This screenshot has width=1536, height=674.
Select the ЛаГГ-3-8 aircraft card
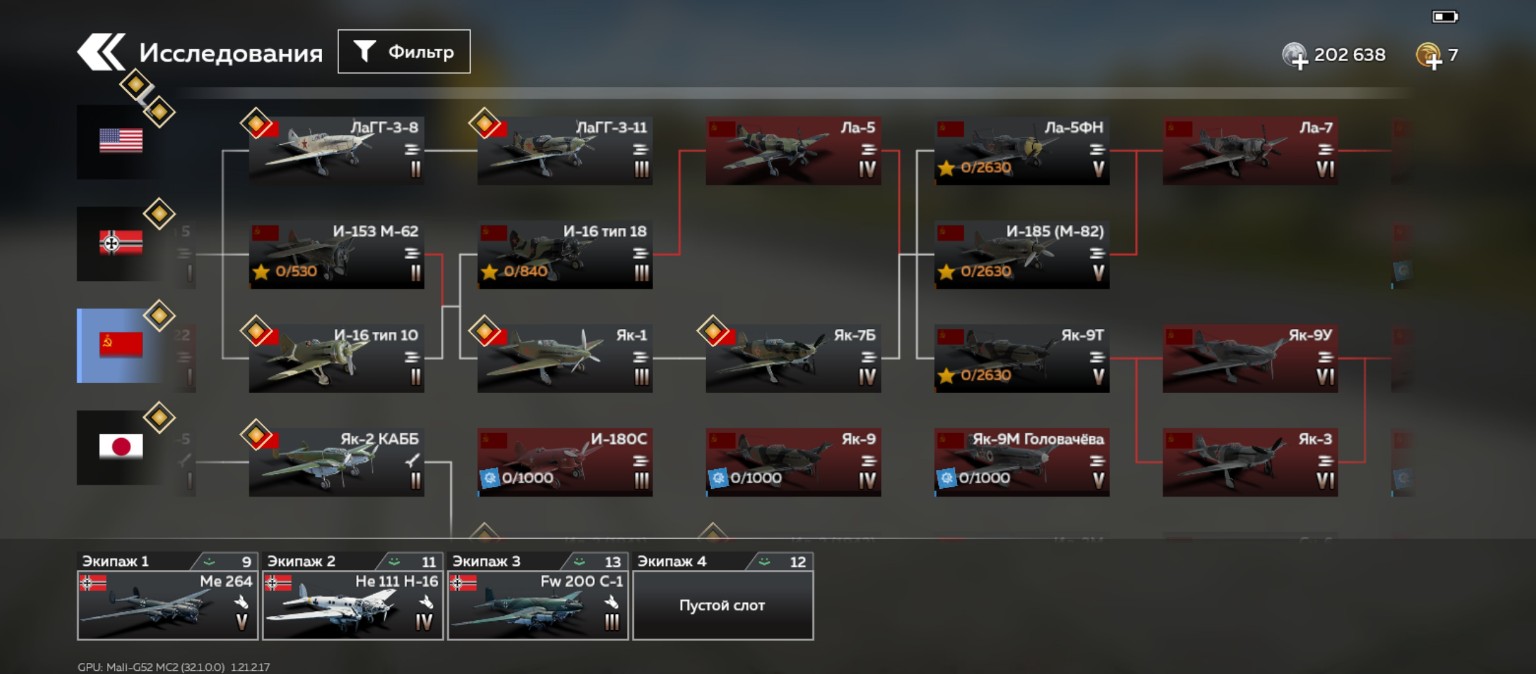(x=336, y=151)
